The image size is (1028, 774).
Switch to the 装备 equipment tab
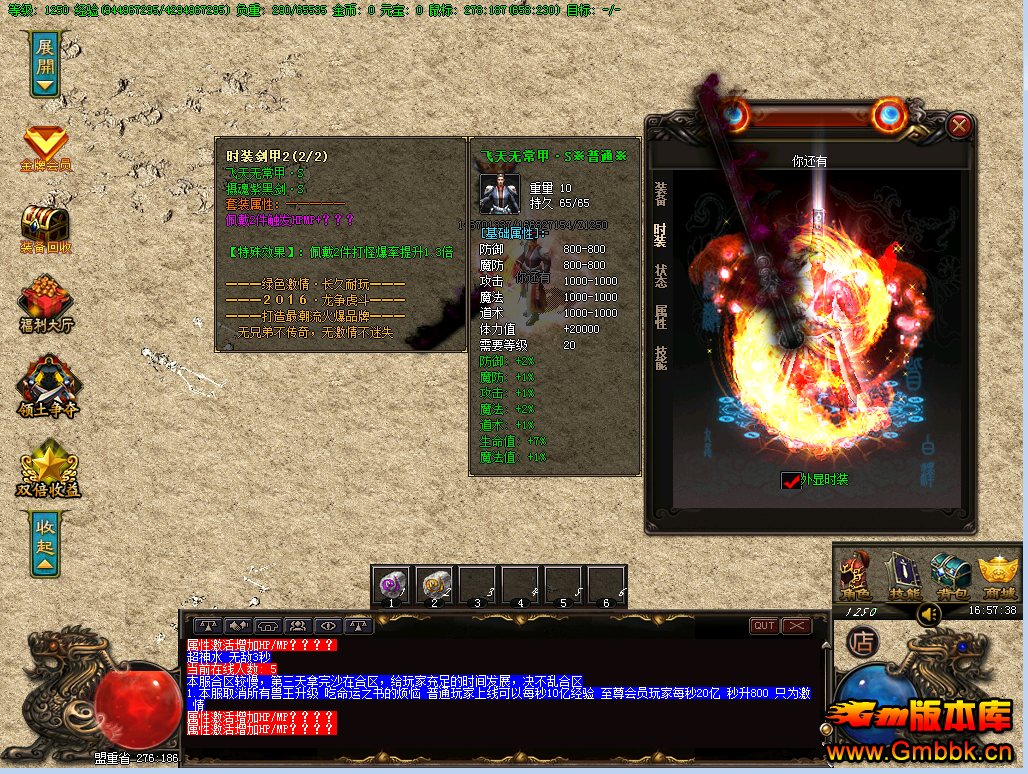(661, 193)
